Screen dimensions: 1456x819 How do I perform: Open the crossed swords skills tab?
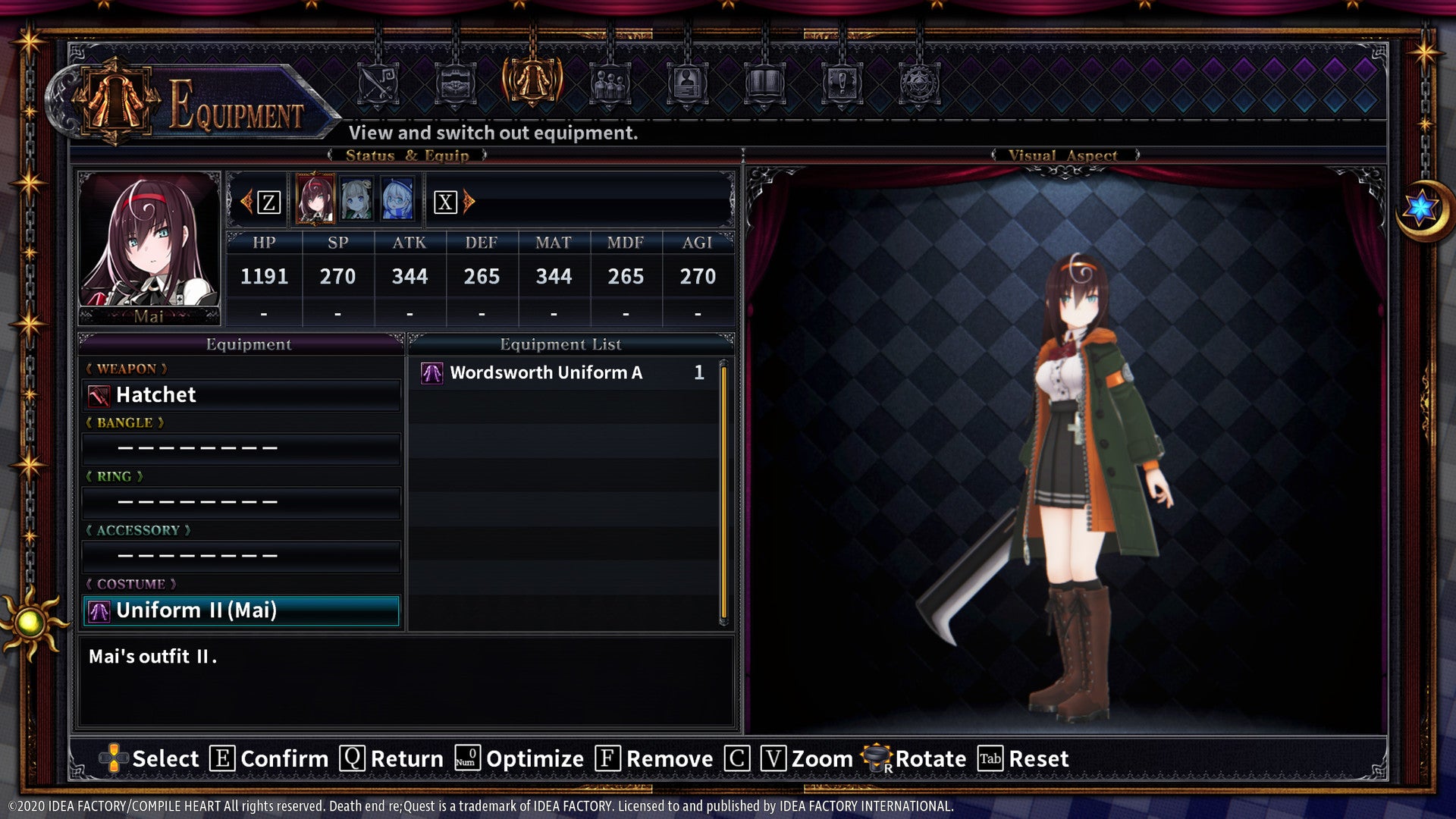[x=378, y=83]
